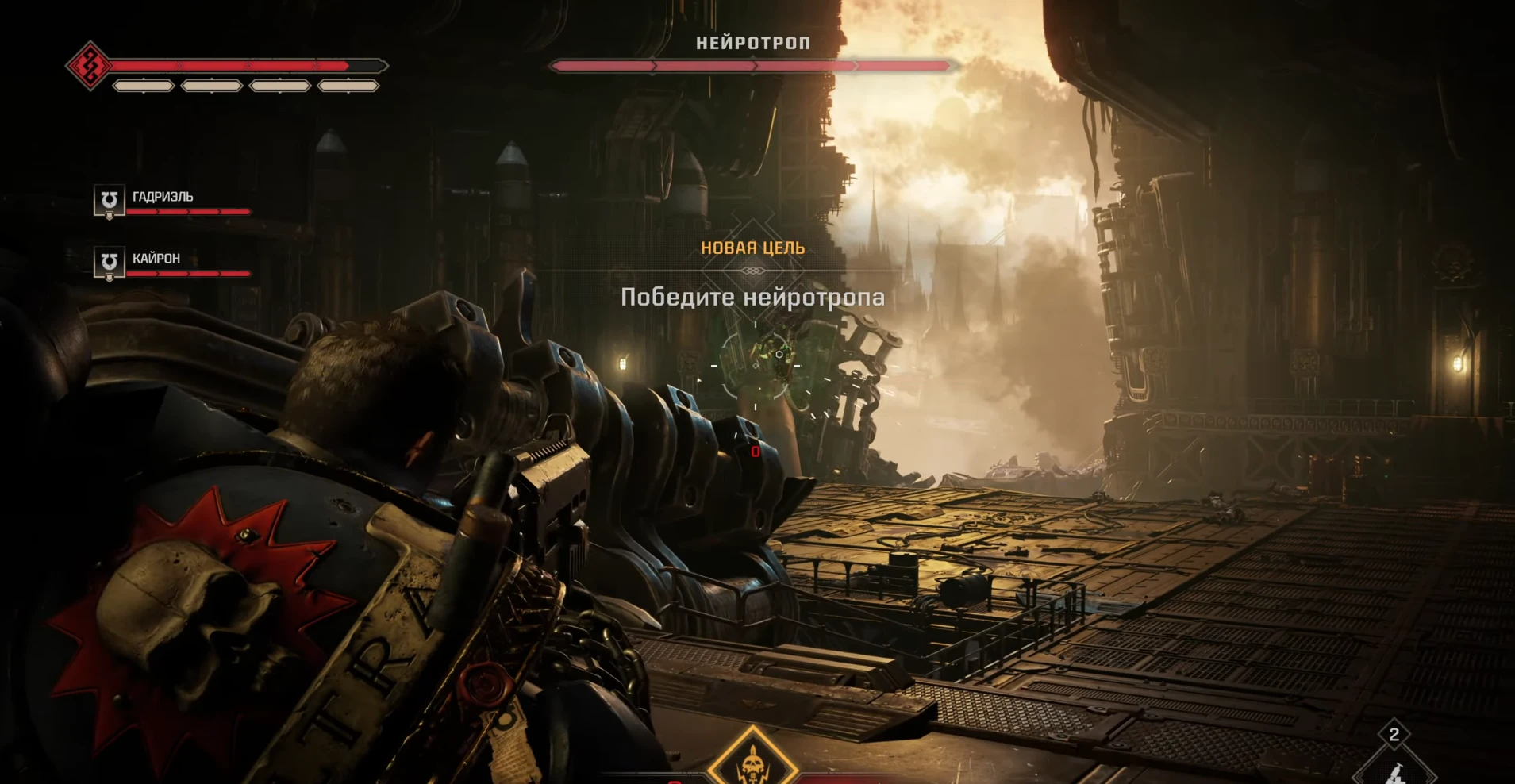1515x784 pixels.
Task: Select the НЕЙРОТРОП boss title label
Action: (x=751, y=42)
